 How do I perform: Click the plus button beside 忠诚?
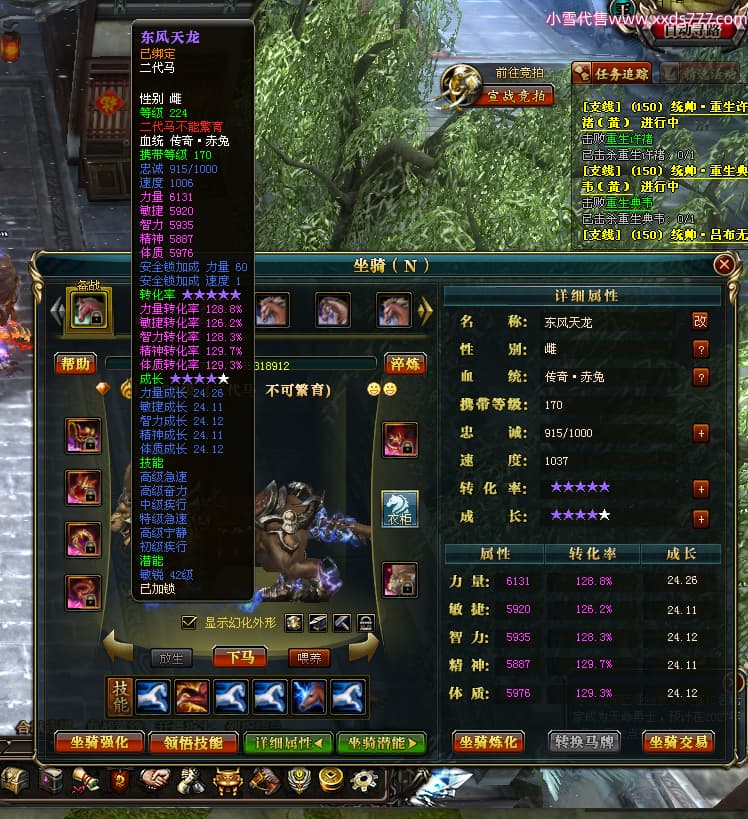click(700, 433)
